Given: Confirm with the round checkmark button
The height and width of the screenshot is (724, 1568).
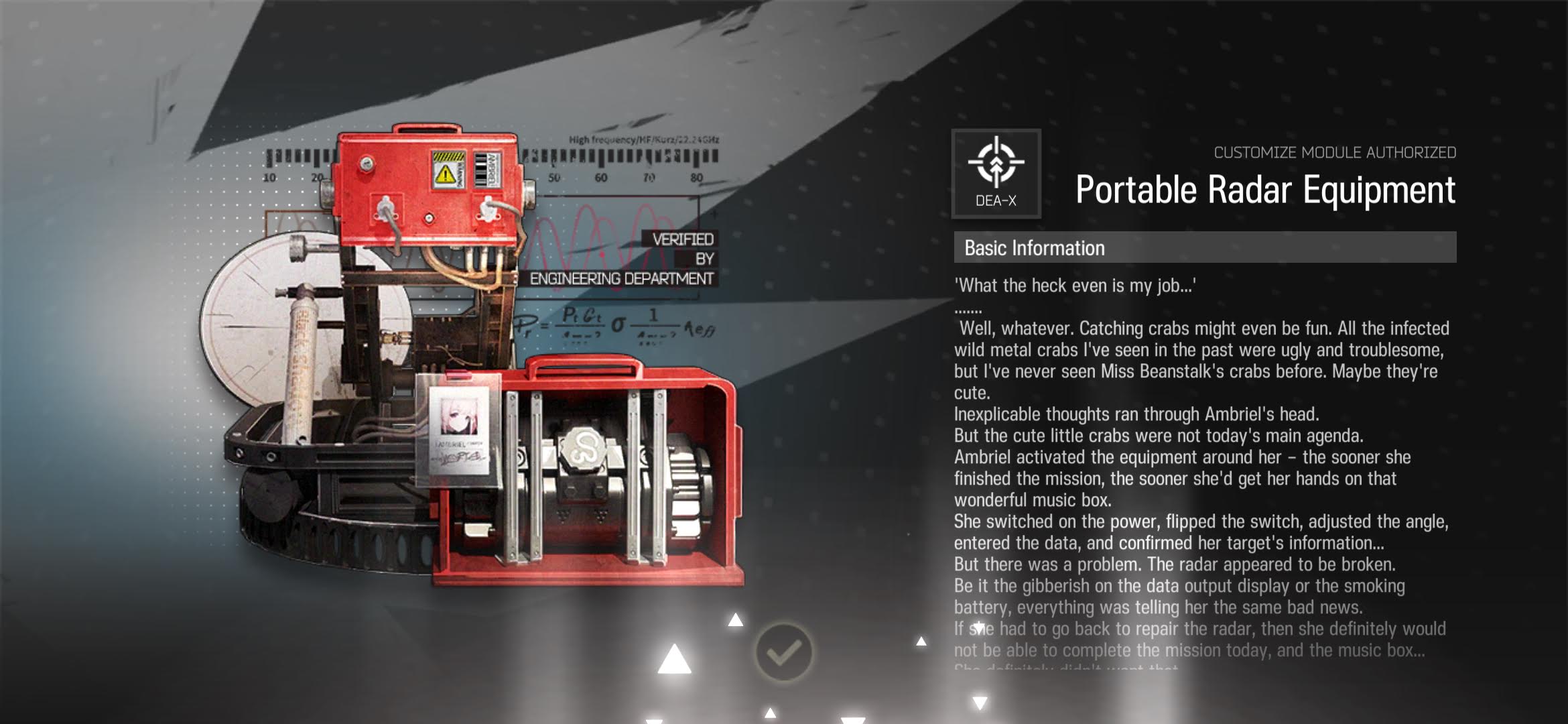Looking at the screenshot, I should (x=783, y=652).
